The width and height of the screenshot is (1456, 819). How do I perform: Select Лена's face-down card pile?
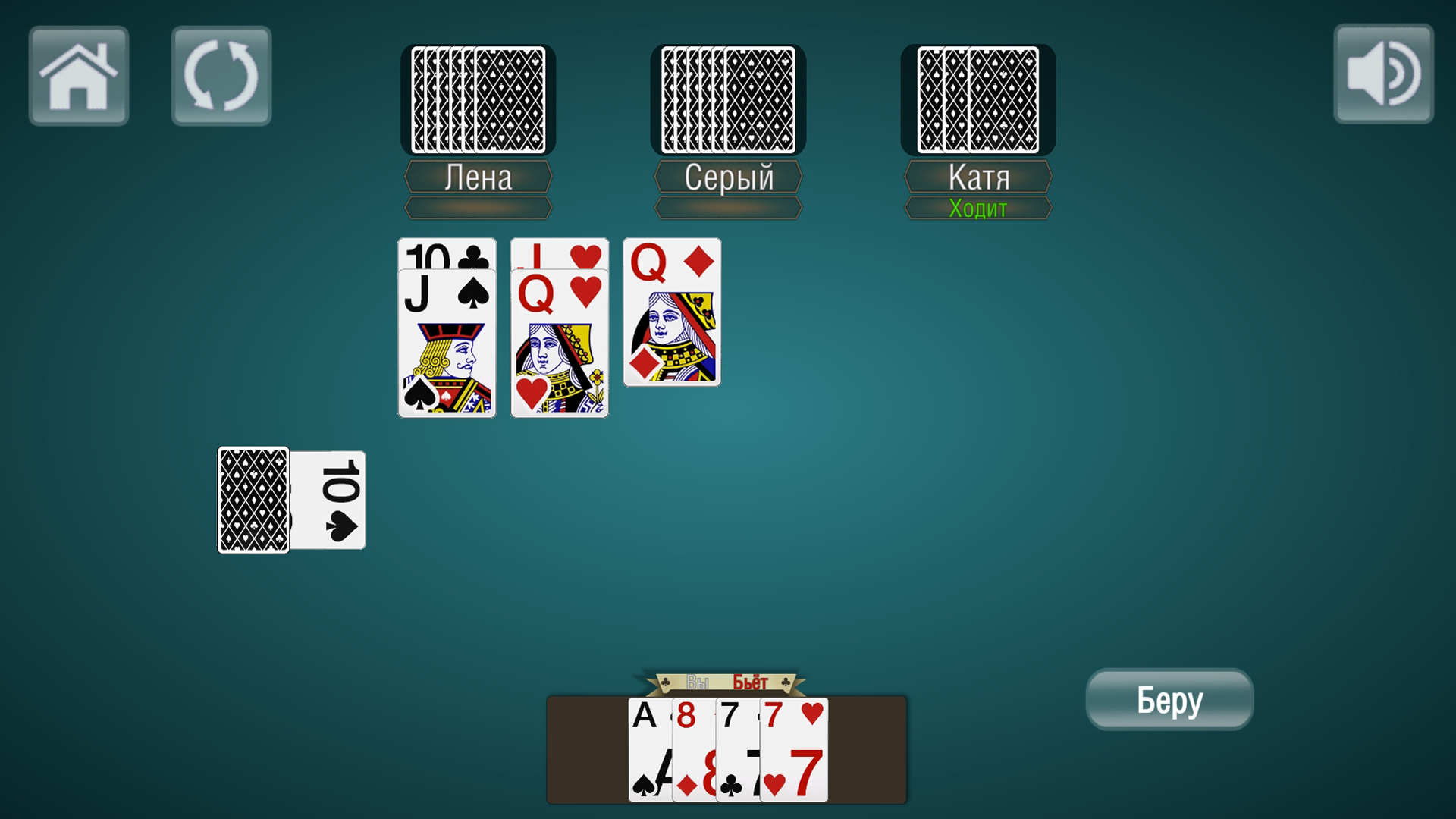click(x=478, y=99)
